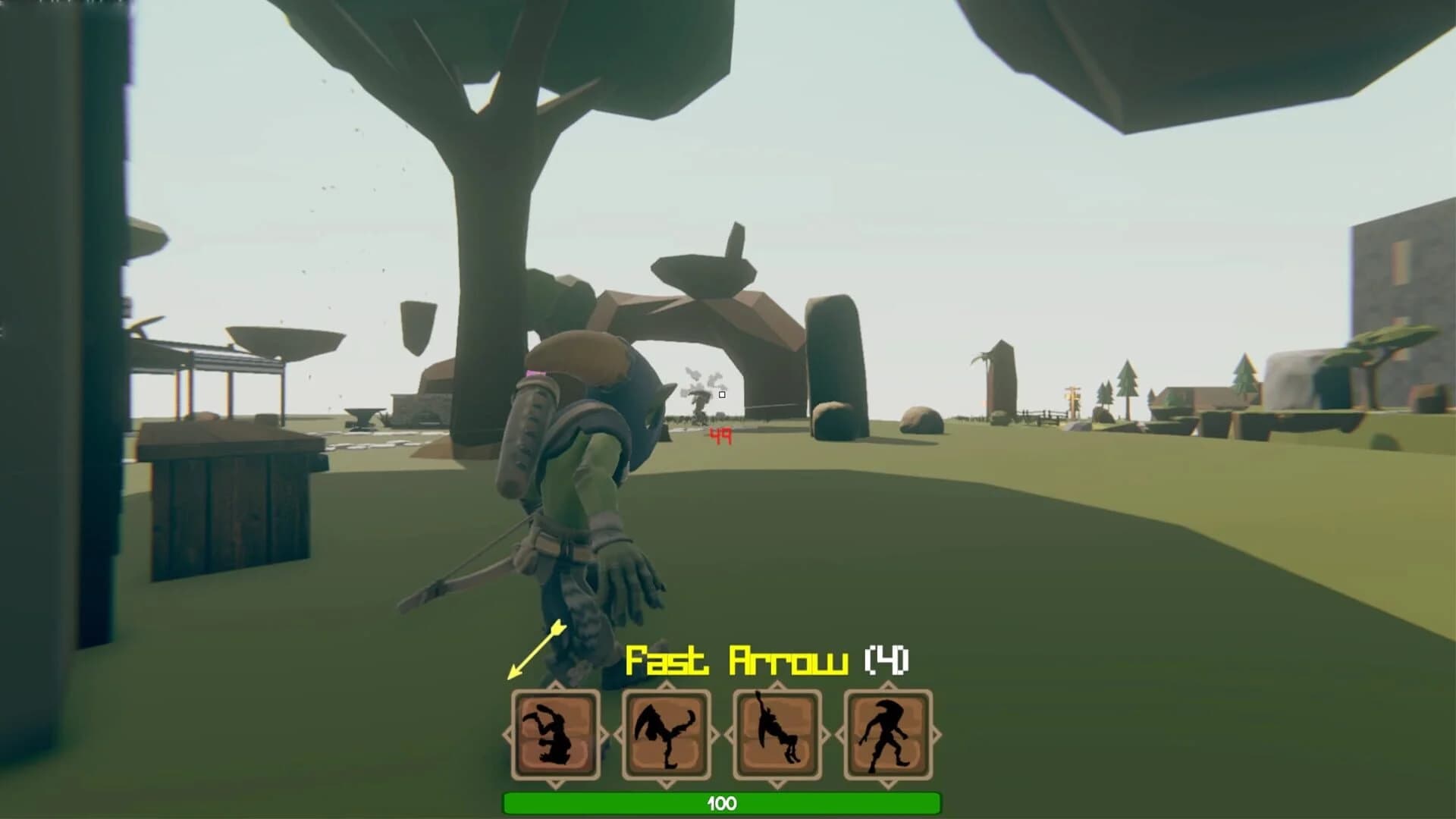
Task: Select the climbing goblin ability in slot three
Action: tap(778, 734)
